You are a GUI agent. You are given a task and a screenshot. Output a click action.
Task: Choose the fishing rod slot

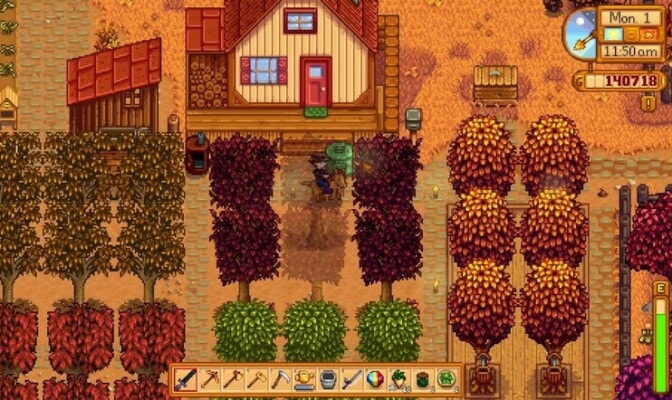tap(351, 380)
